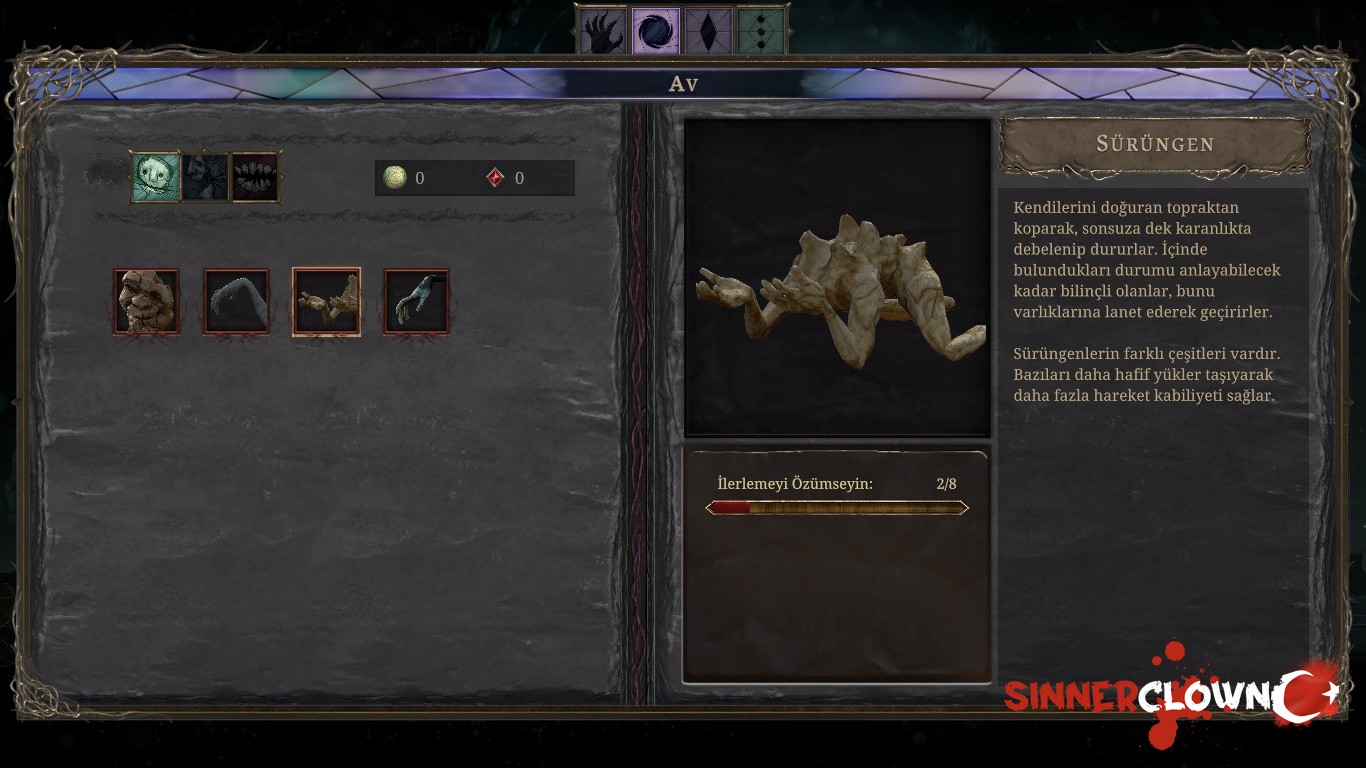Select the dark swirling vortex tab
Viewport: 1366px width, 768px height.
click(656, 31)
